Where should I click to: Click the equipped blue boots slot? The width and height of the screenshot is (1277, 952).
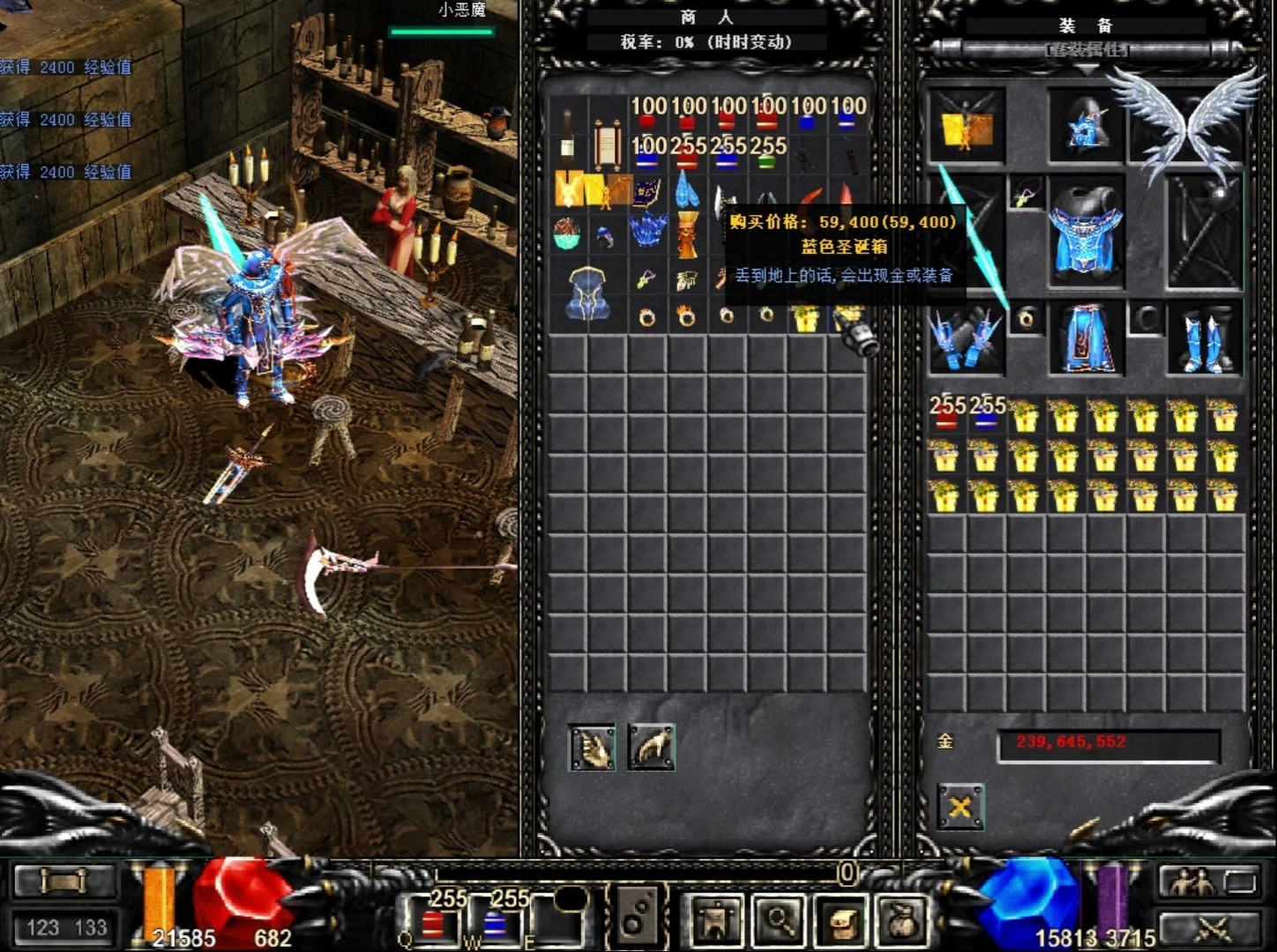coord(1204,339)
